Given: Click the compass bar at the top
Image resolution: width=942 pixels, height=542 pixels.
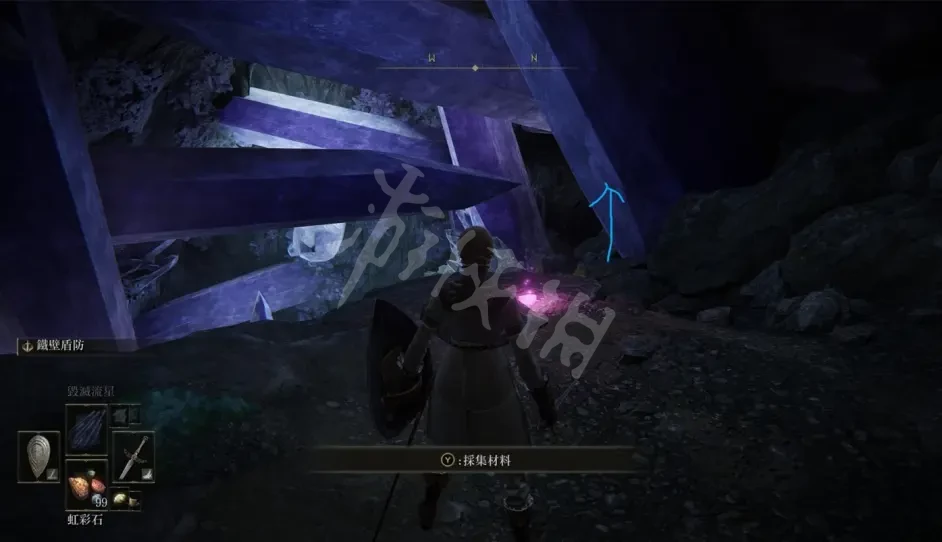Looking at the screenshot, I should tap(476, 67).
